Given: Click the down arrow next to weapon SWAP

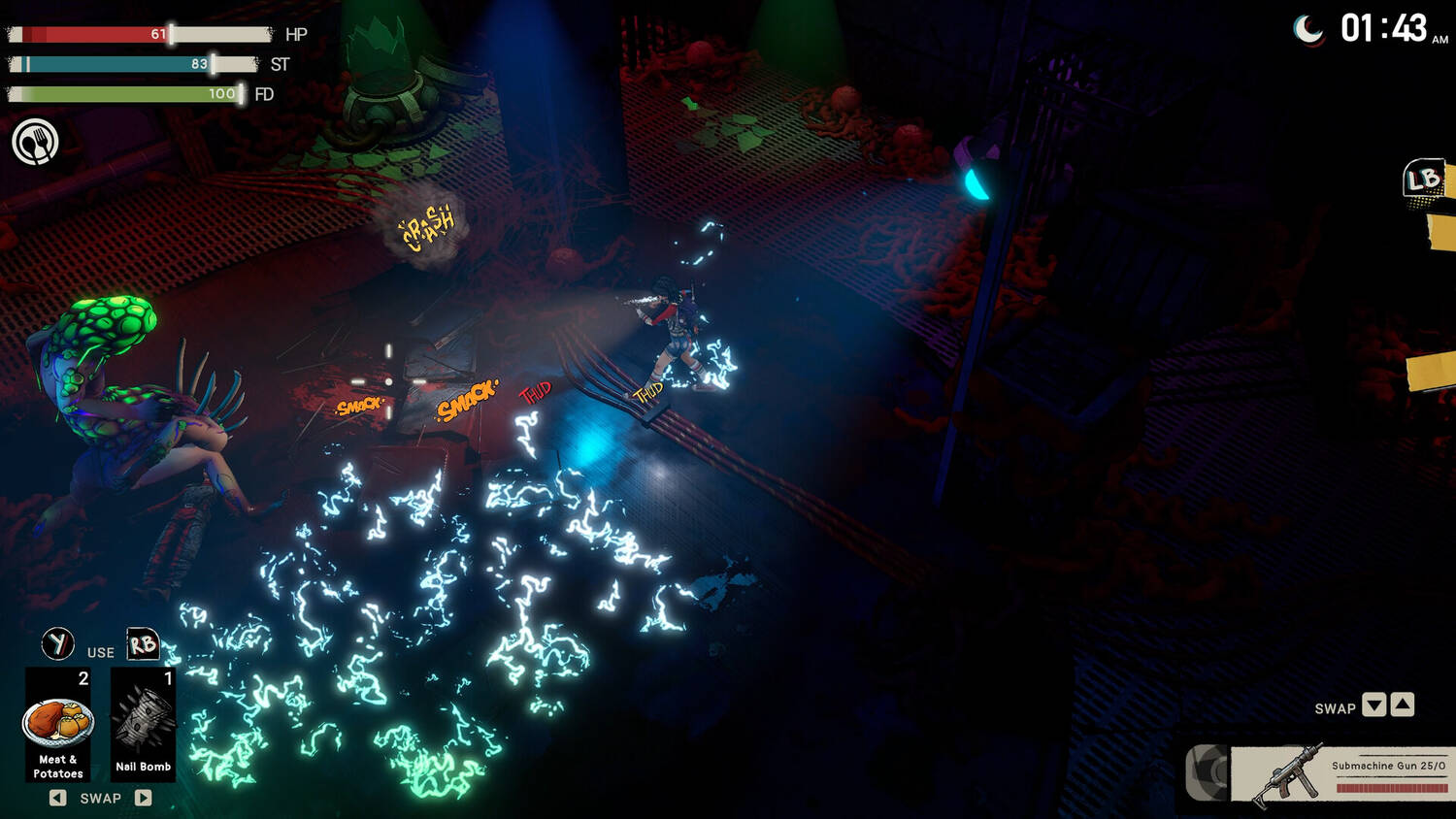Looking at the screenshot, I should click(x=1373, y=705).
